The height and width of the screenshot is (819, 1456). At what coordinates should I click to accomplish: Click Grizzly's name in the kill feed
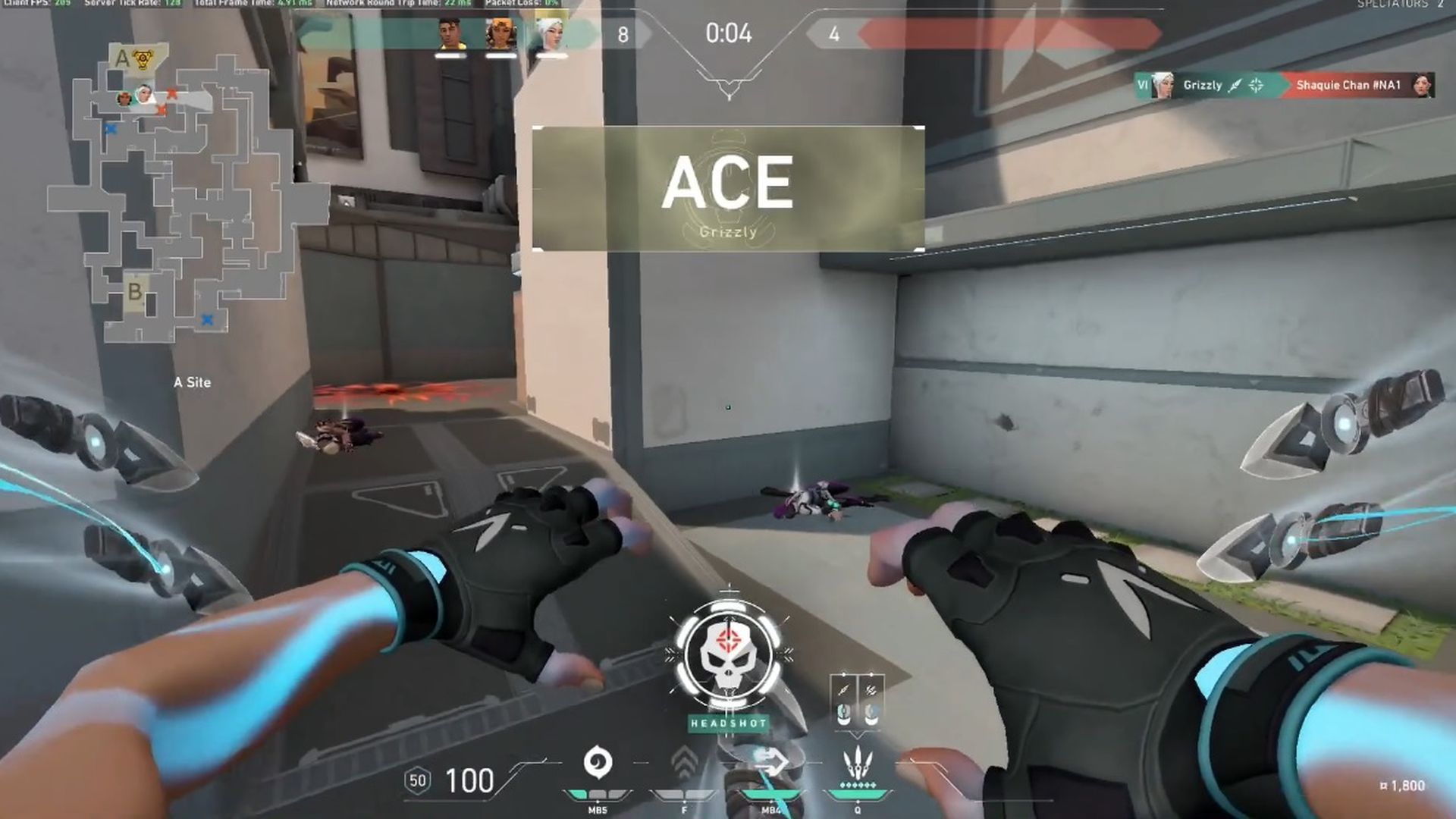coord(1202,86)
